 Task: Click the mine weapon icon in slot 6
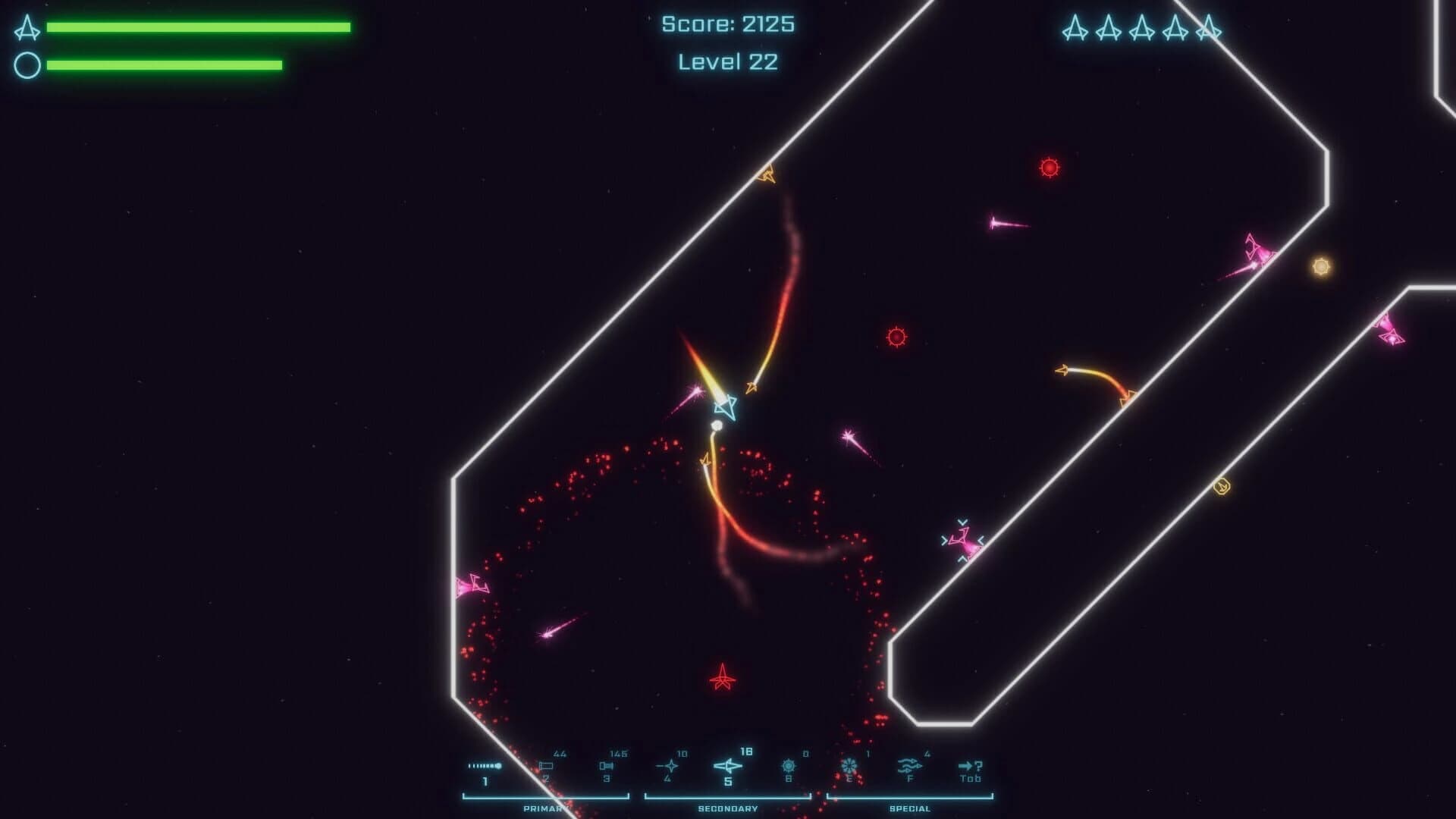coord(788,765)
